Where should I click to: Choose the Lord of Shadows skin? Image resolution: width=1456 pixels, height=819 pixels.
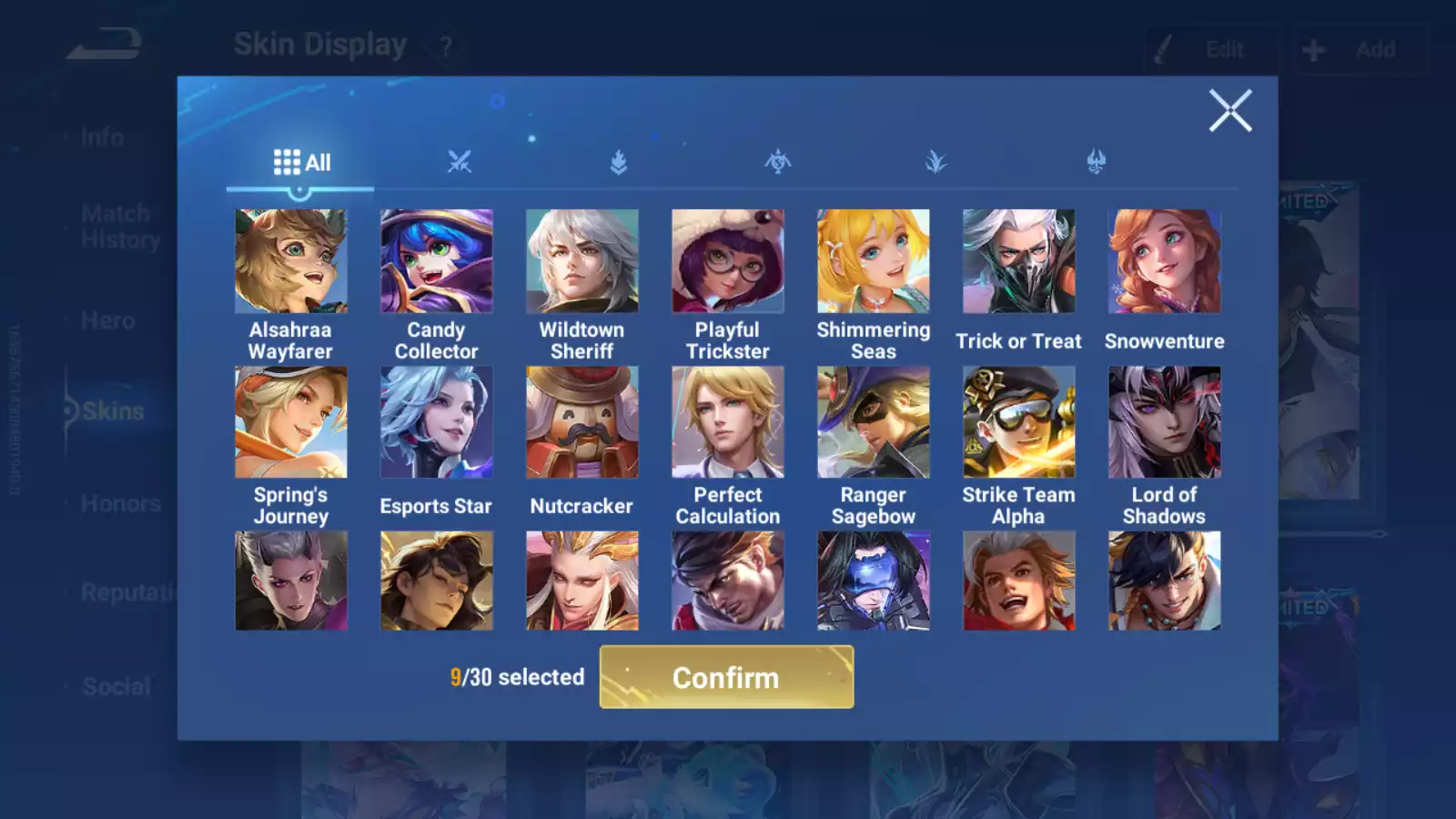click(x=1165, y=422)
